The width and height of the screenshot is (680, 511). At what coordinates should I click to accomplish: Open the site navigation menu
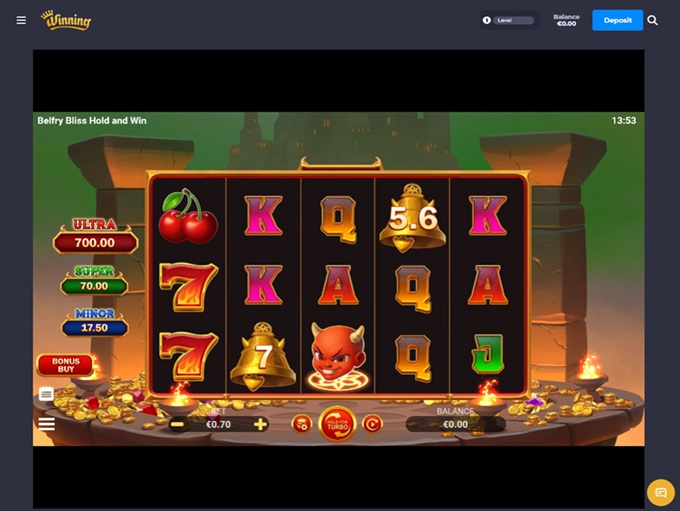point(21,20)
